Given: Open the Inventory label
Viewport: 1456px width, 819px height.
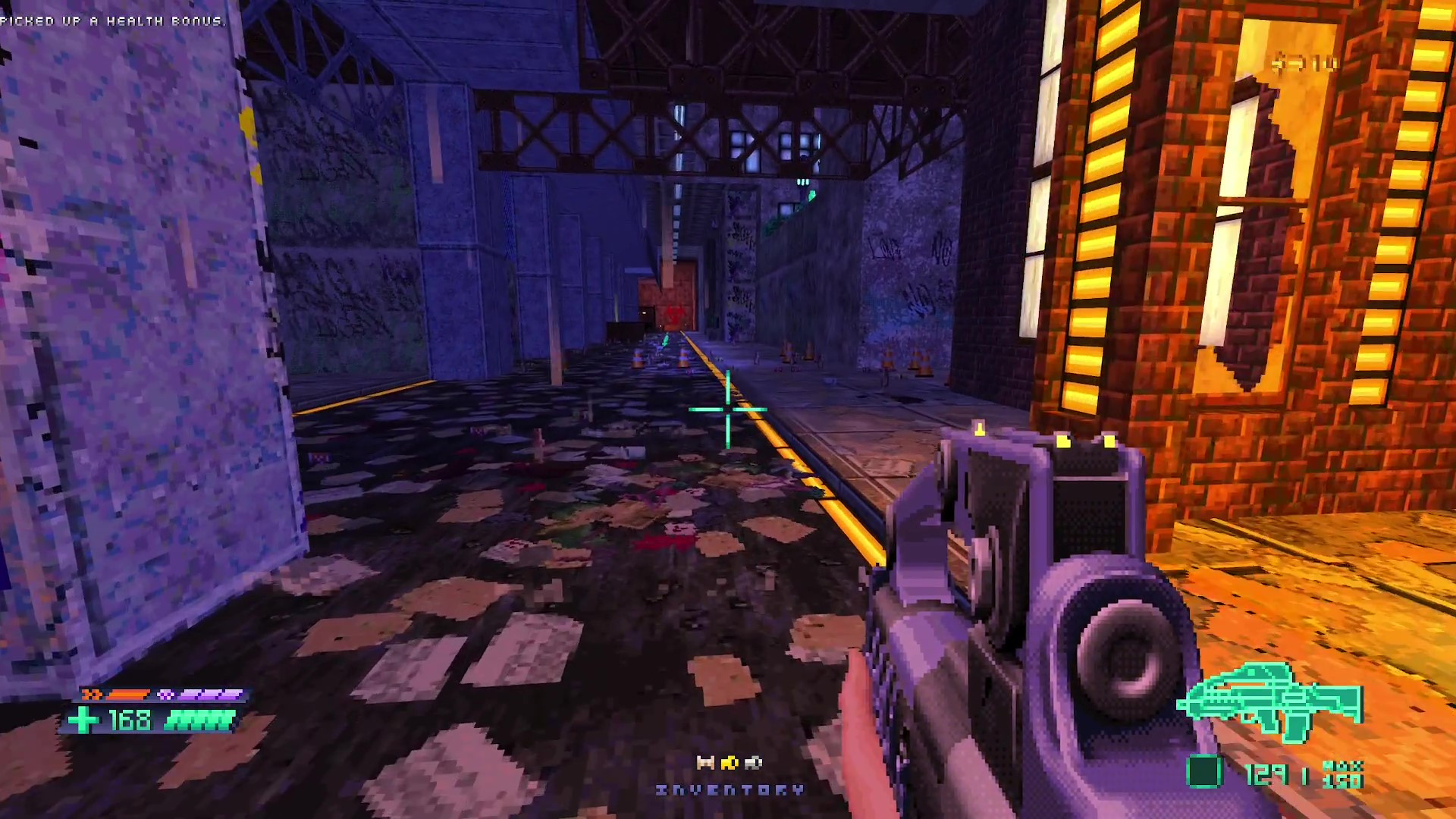Looking at the screenshot, I should (x=730, y=790).
